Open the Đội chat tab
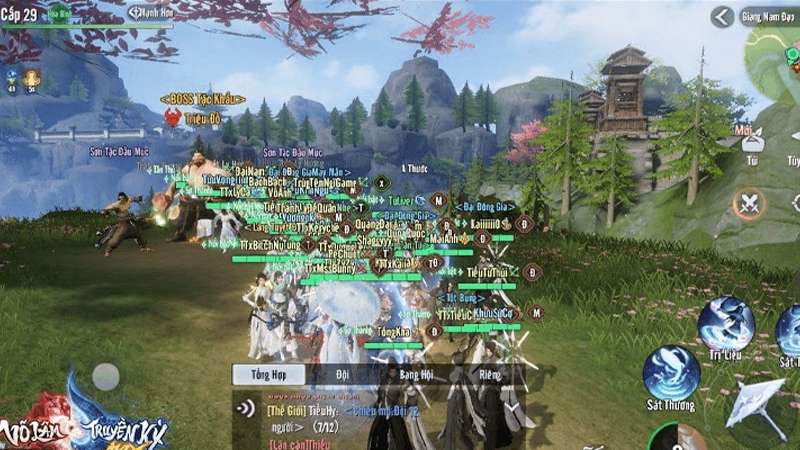 point(343,375)
